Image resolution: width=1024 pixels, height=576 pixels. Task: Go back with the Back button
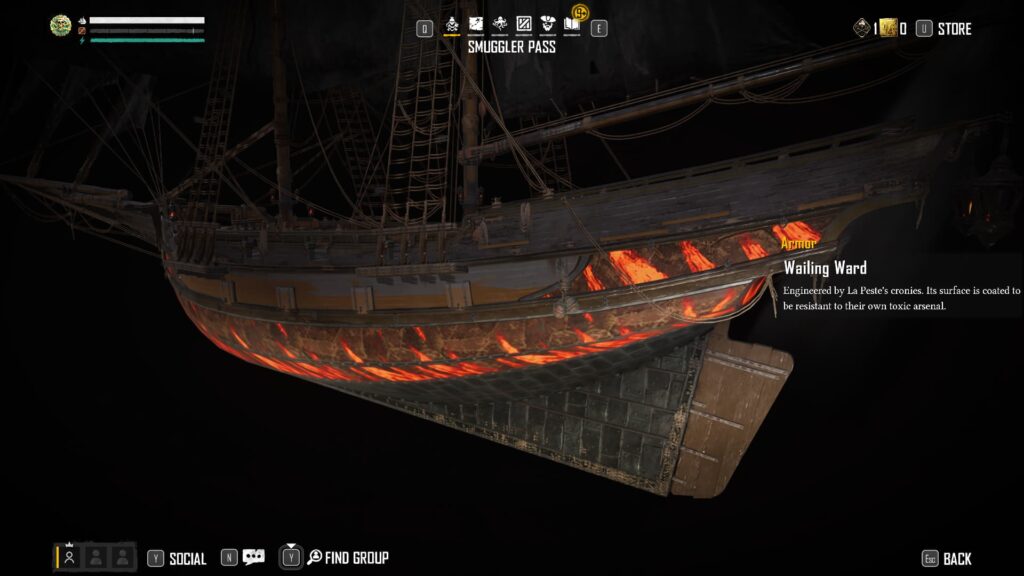click(956, 559)
